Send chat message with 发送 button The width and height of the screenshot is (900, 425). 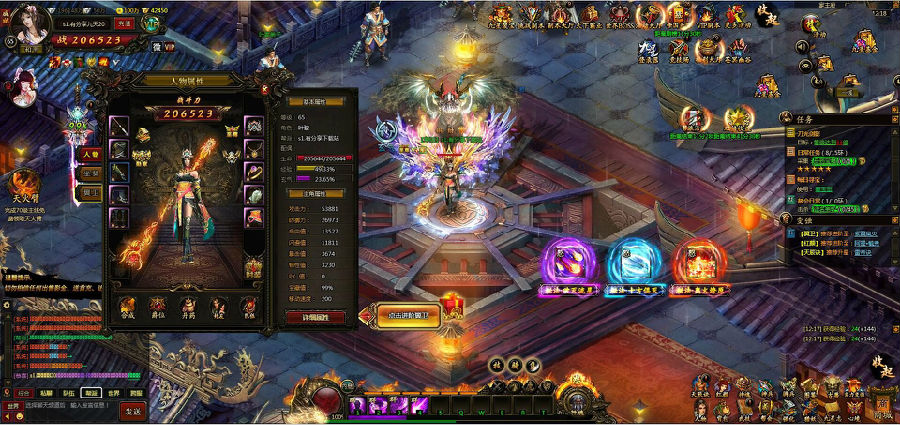pos(133,410)
